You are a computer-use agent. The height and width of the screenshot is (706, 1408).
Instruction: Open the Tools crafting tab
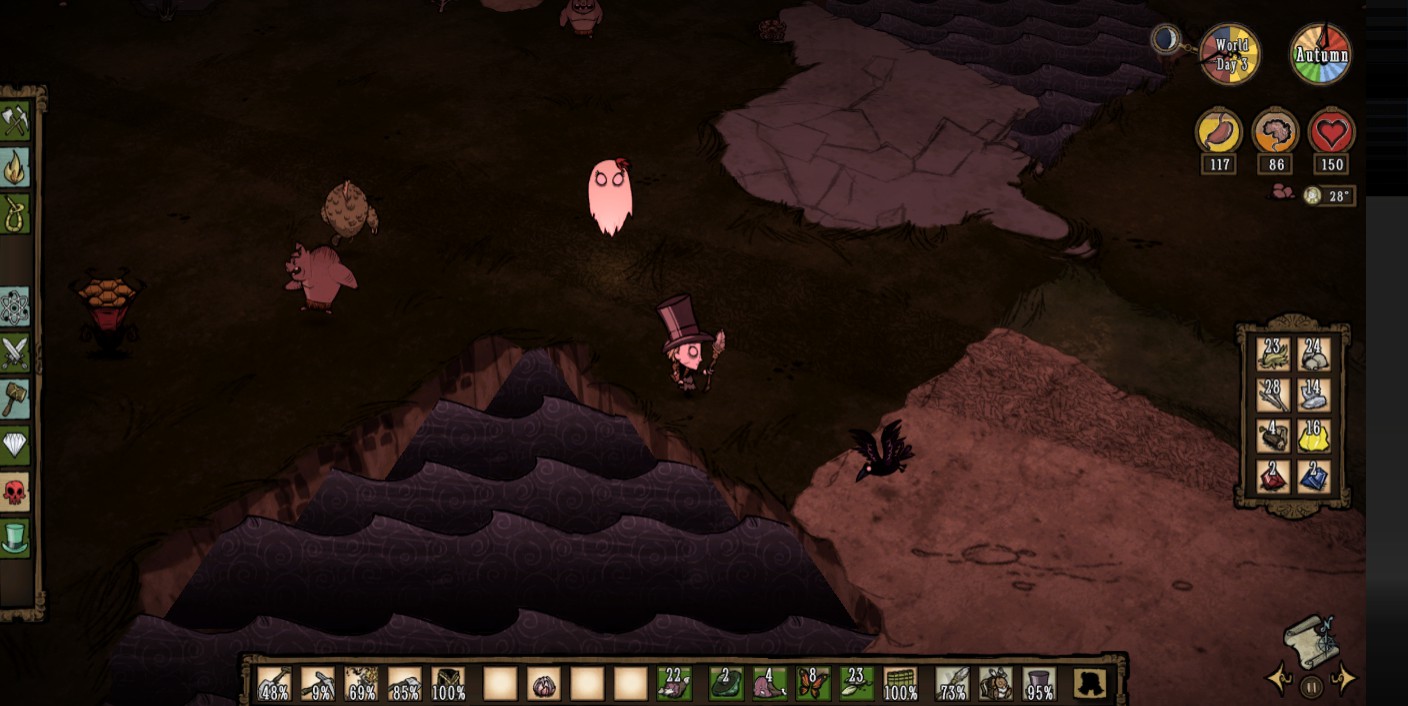coord(15,122)
